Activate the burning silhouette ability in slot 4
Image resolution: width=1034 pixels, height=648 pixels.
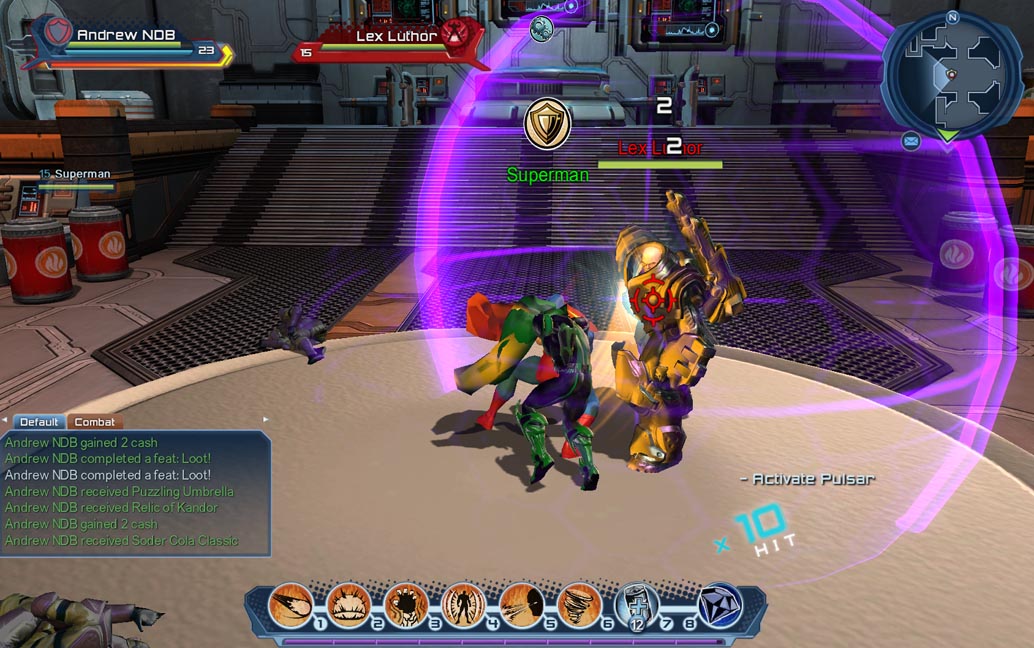463,606
